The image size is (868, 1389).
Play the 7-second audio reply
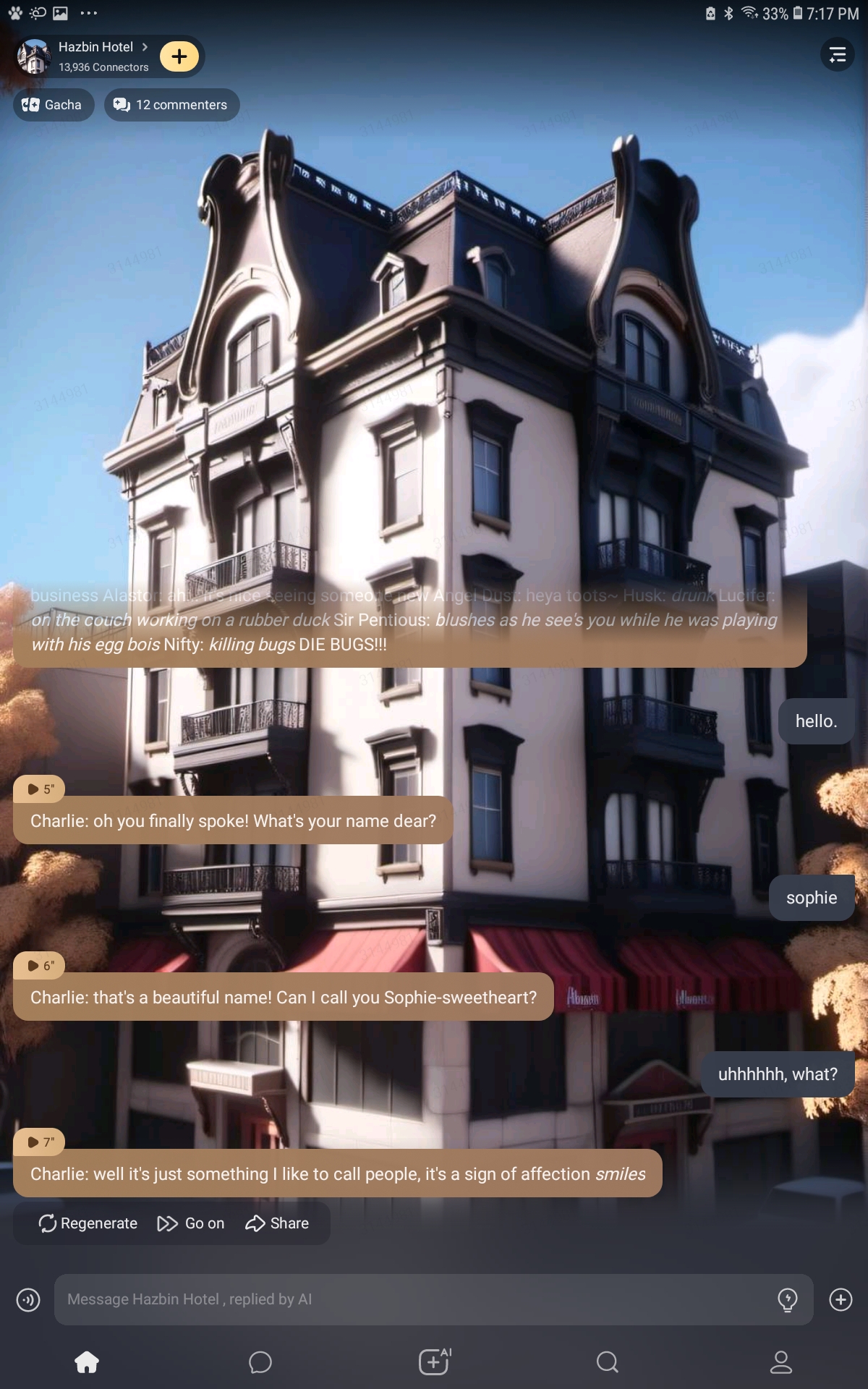[x=40, y=1142]
